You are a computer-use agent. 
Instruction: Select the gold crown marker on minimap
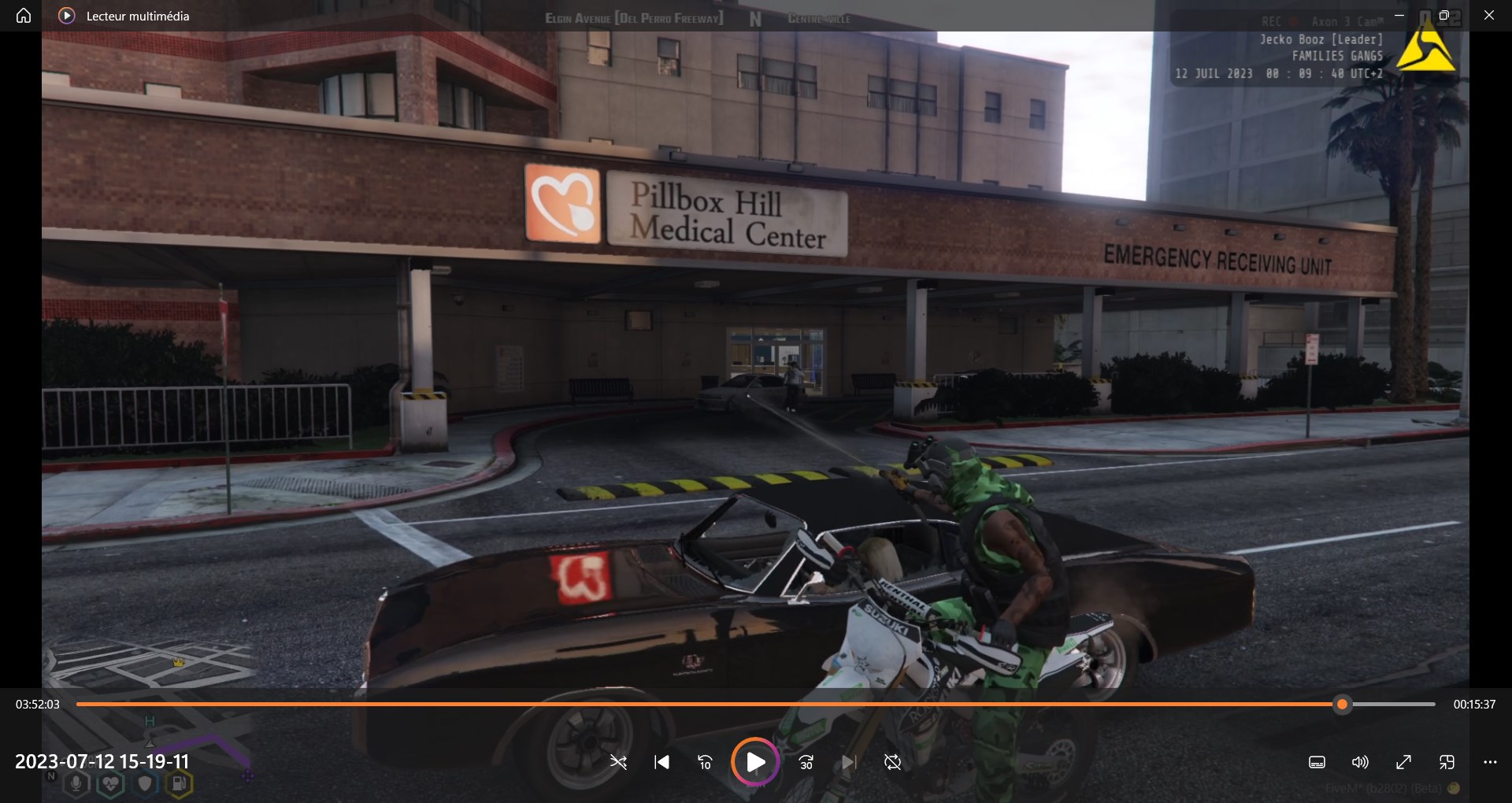coord(178,662)
